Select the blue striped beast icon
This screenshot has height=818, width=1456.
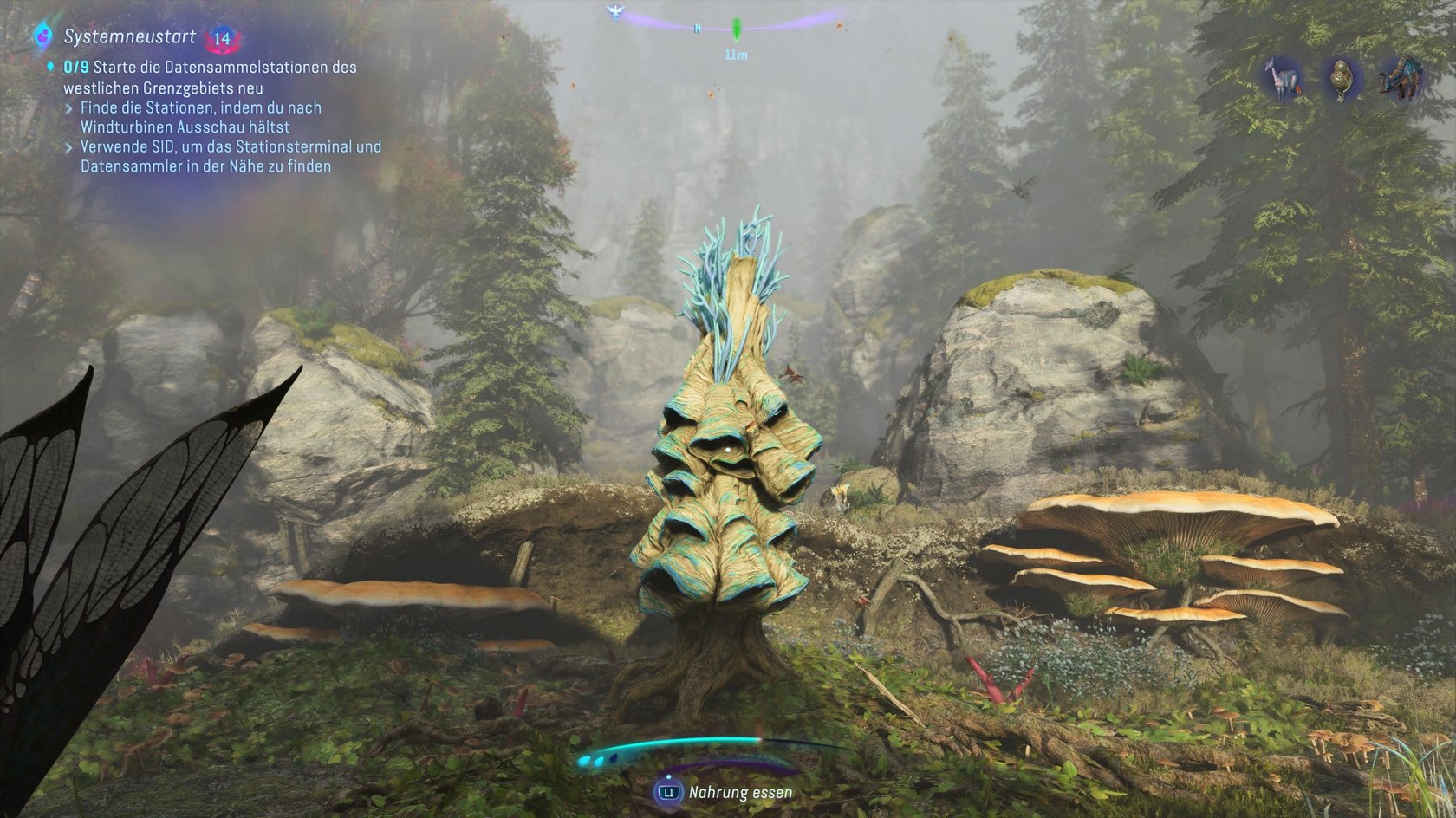[x=1400, y=78]
